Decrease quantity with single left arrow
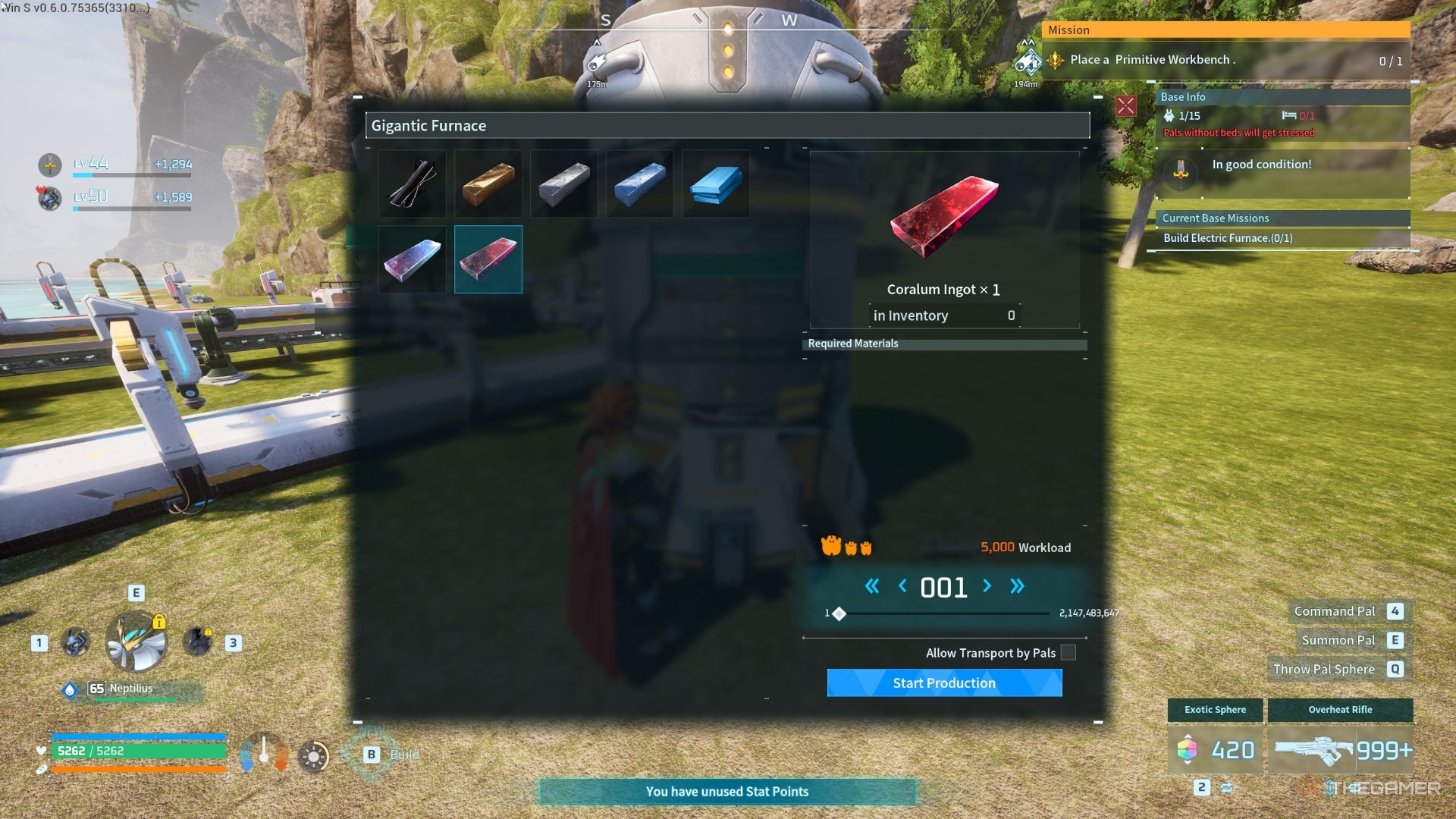Viewport: 1456px width, 819px height. [x=902, y=585]
